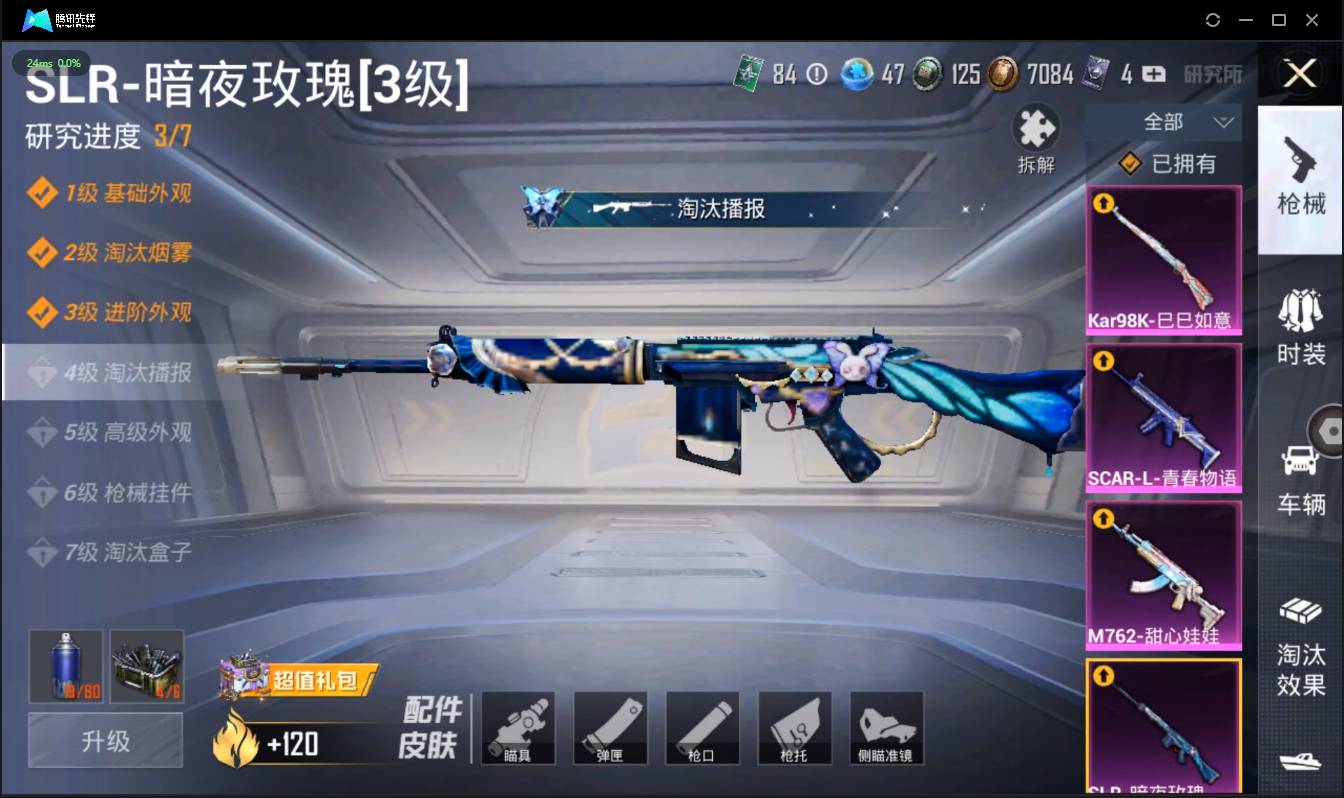Click the blue spray paint canister icon
1344x798 pixels.
click(64, 666)
